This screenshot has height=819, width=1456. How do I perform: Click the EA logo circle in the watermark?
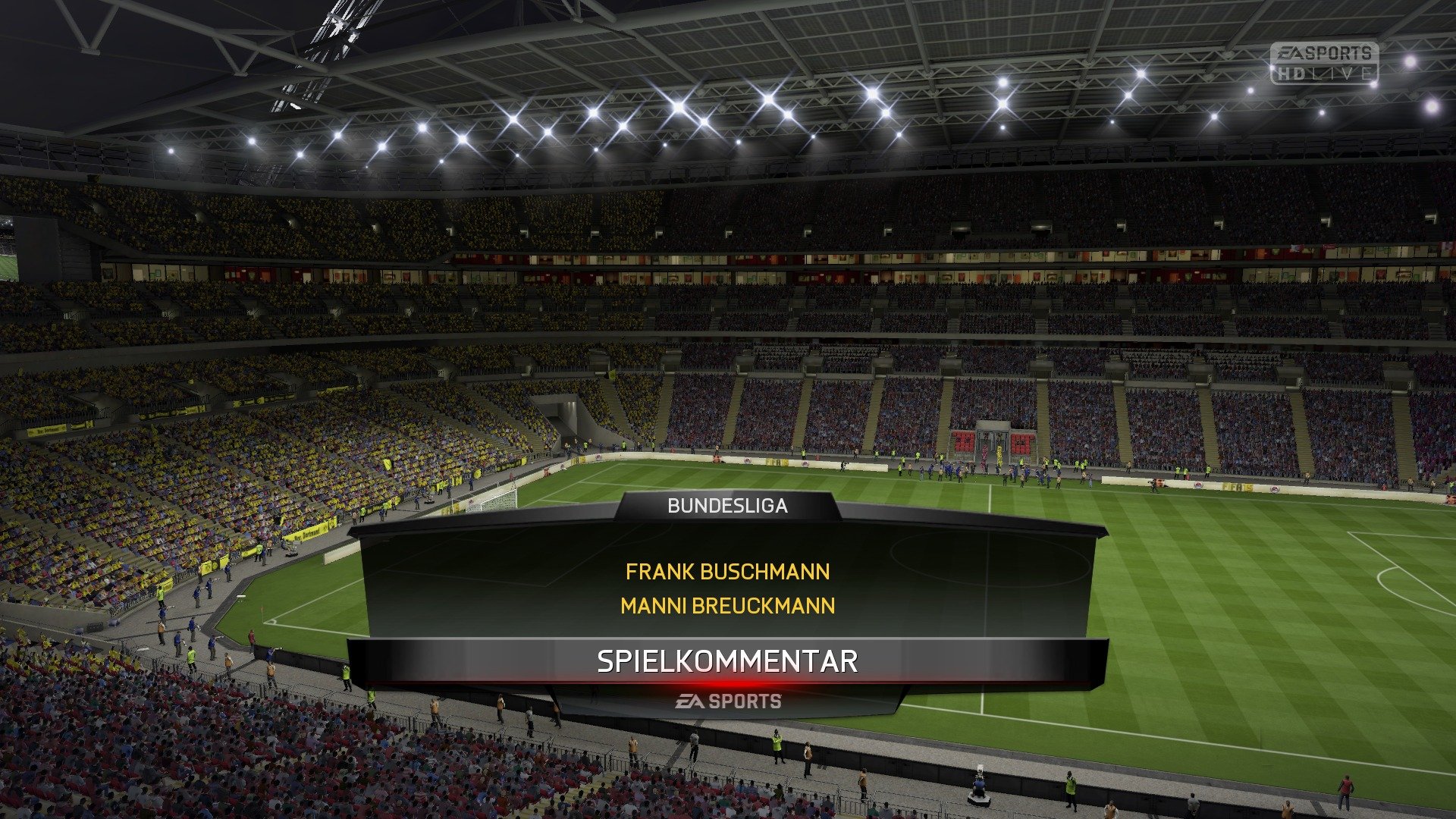pos(1289,52)
